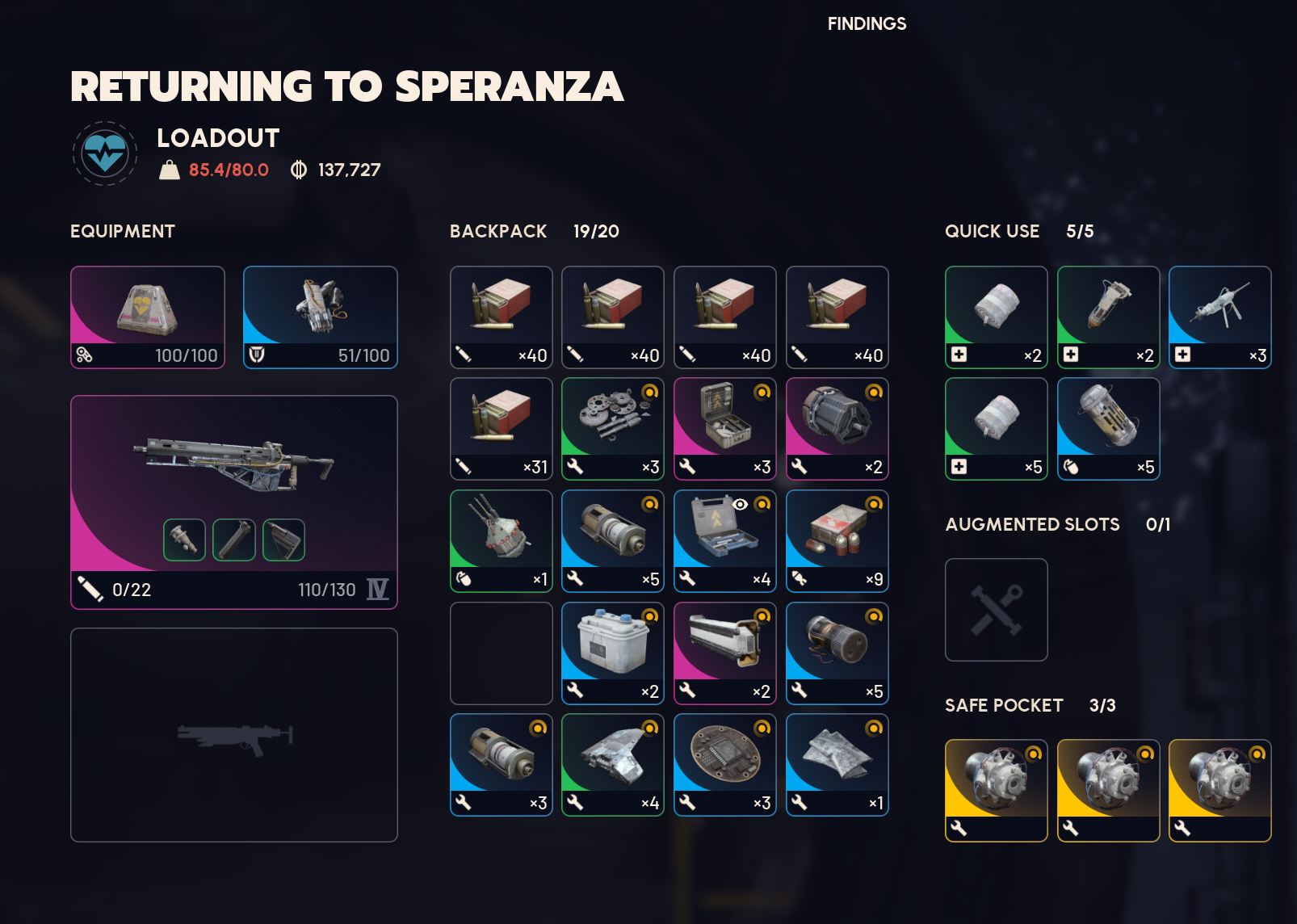Select the augment slot showing 100/100
Viewport: 1297px width, 924px height.
click(x=148, y=317)
